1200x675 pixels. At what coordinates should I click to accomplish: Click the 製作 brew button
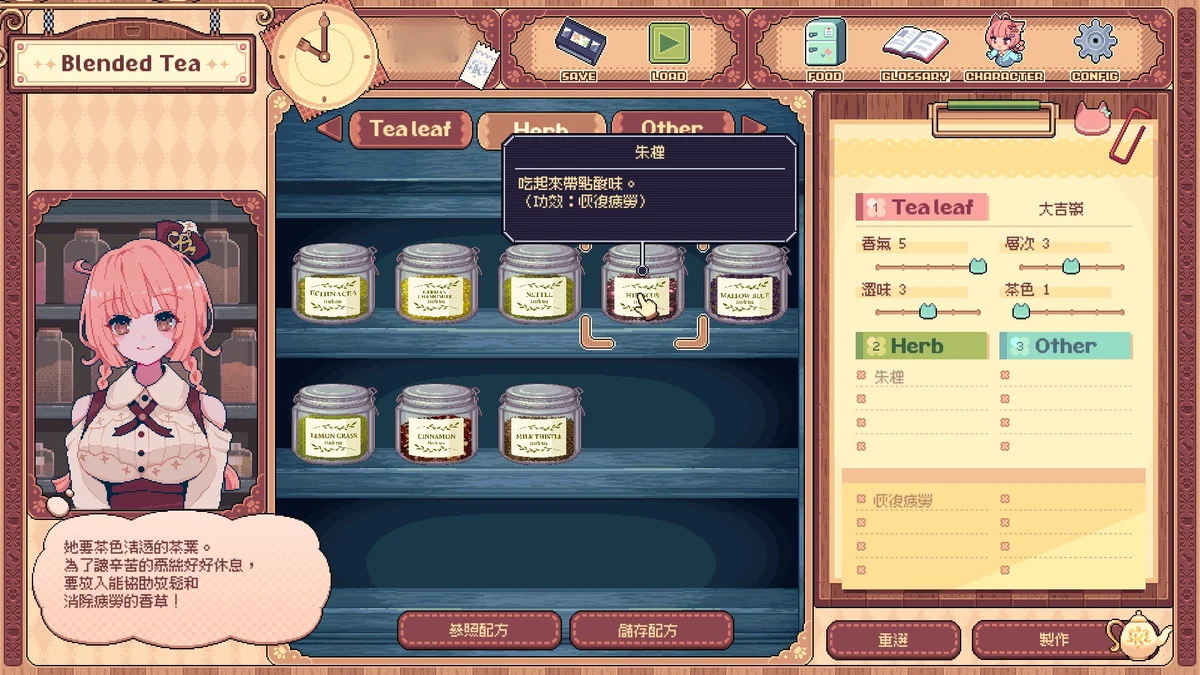[x=1053, y=639]
